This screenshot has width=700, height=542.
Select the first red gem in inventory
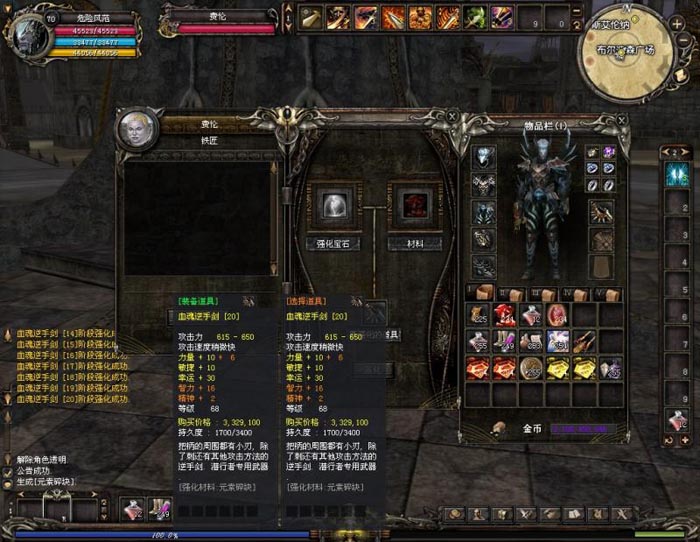(478, 368)
